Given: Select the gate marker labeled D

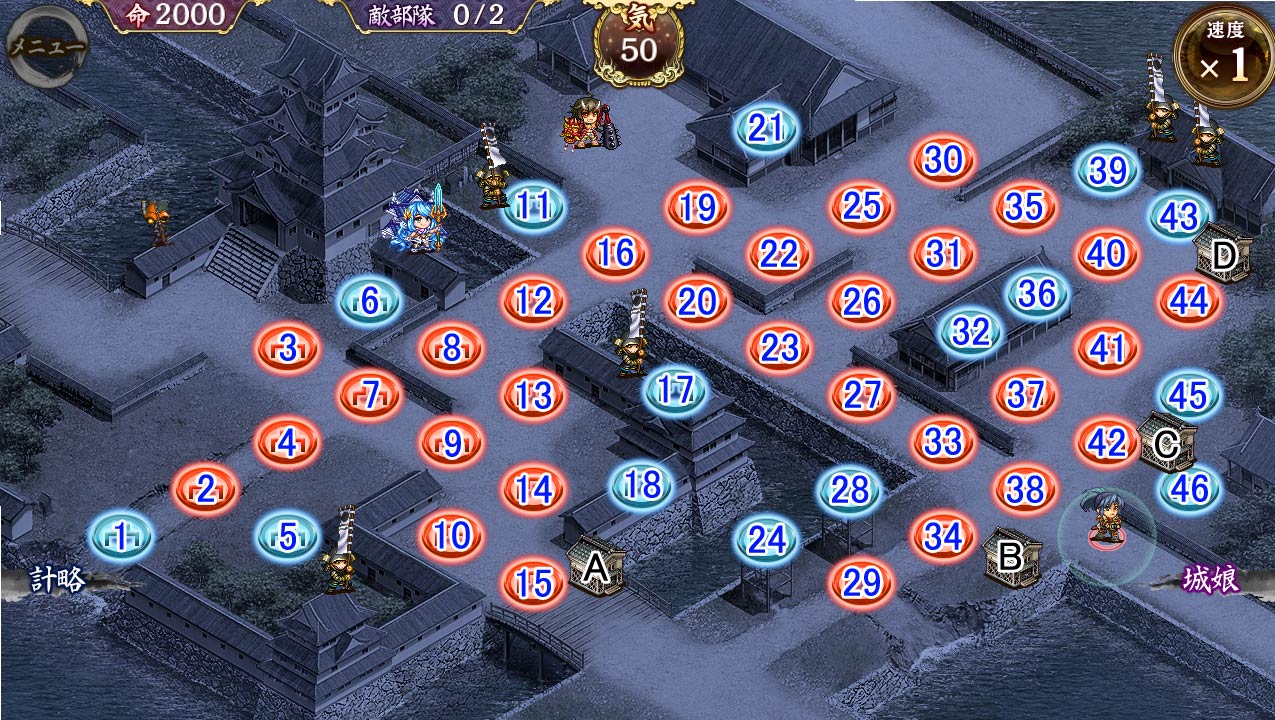Looking at the screenshot, I should pos(1224,256).
